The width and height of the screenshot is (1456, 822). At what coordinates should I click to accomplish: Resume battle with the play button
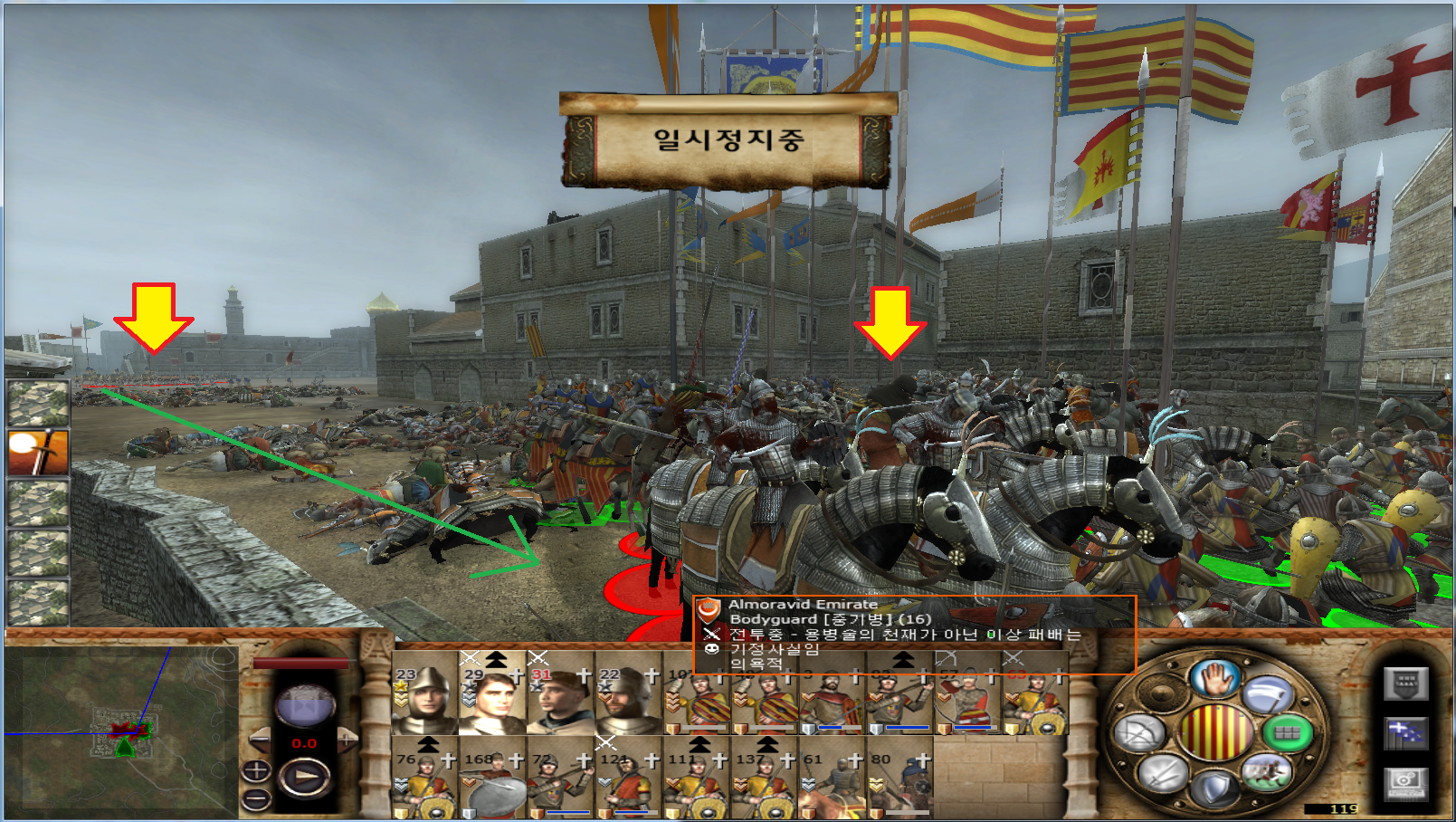(x=305, y=777)
